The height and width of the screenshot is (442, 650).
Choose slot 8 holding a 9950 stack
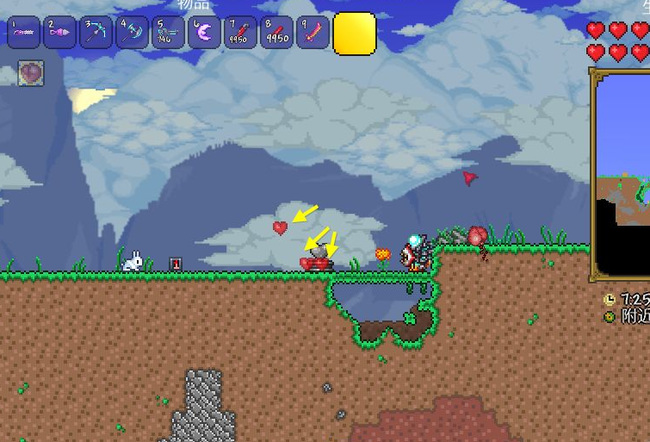(276, 33)
